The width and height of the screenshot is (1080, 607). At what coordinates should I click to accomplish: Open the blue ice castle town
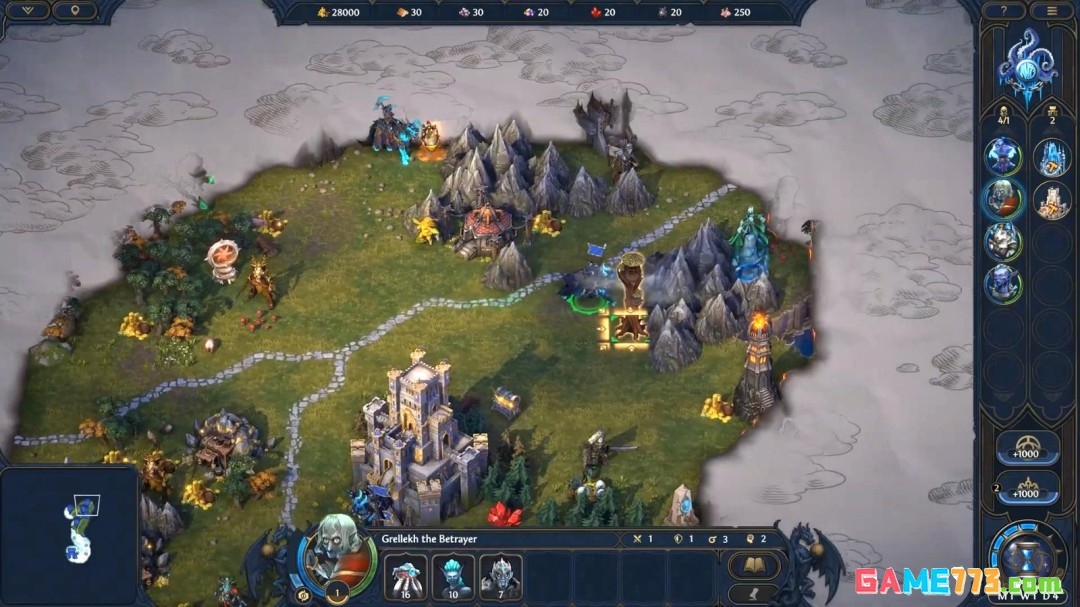point(1051,156)
